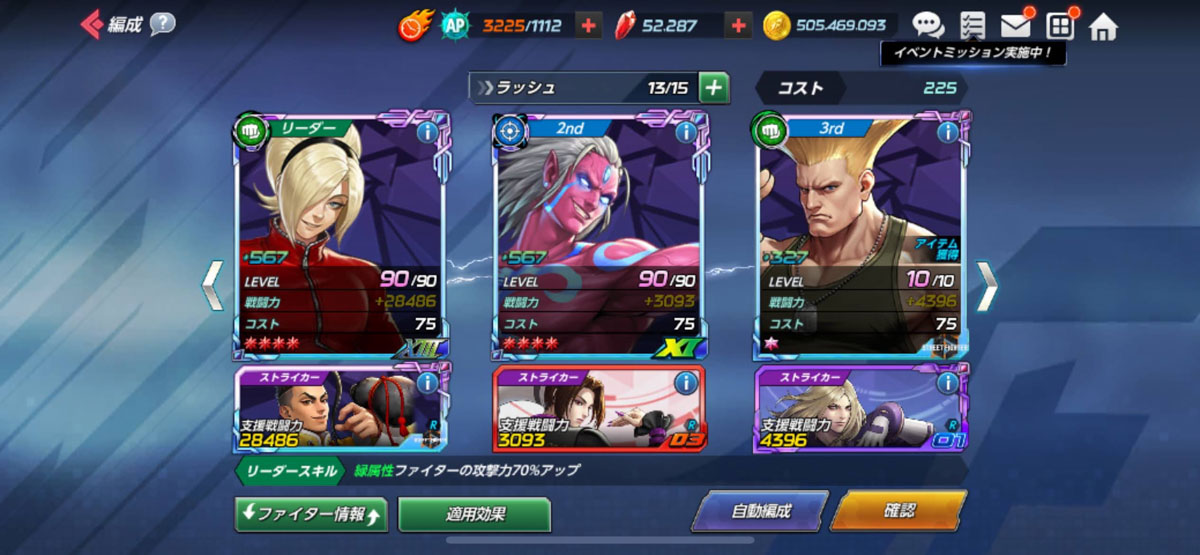This screenshot has width=1200, height=555.
Task: Add AP with the plus button
Action: pyautogui.click(x=589, y=26)
